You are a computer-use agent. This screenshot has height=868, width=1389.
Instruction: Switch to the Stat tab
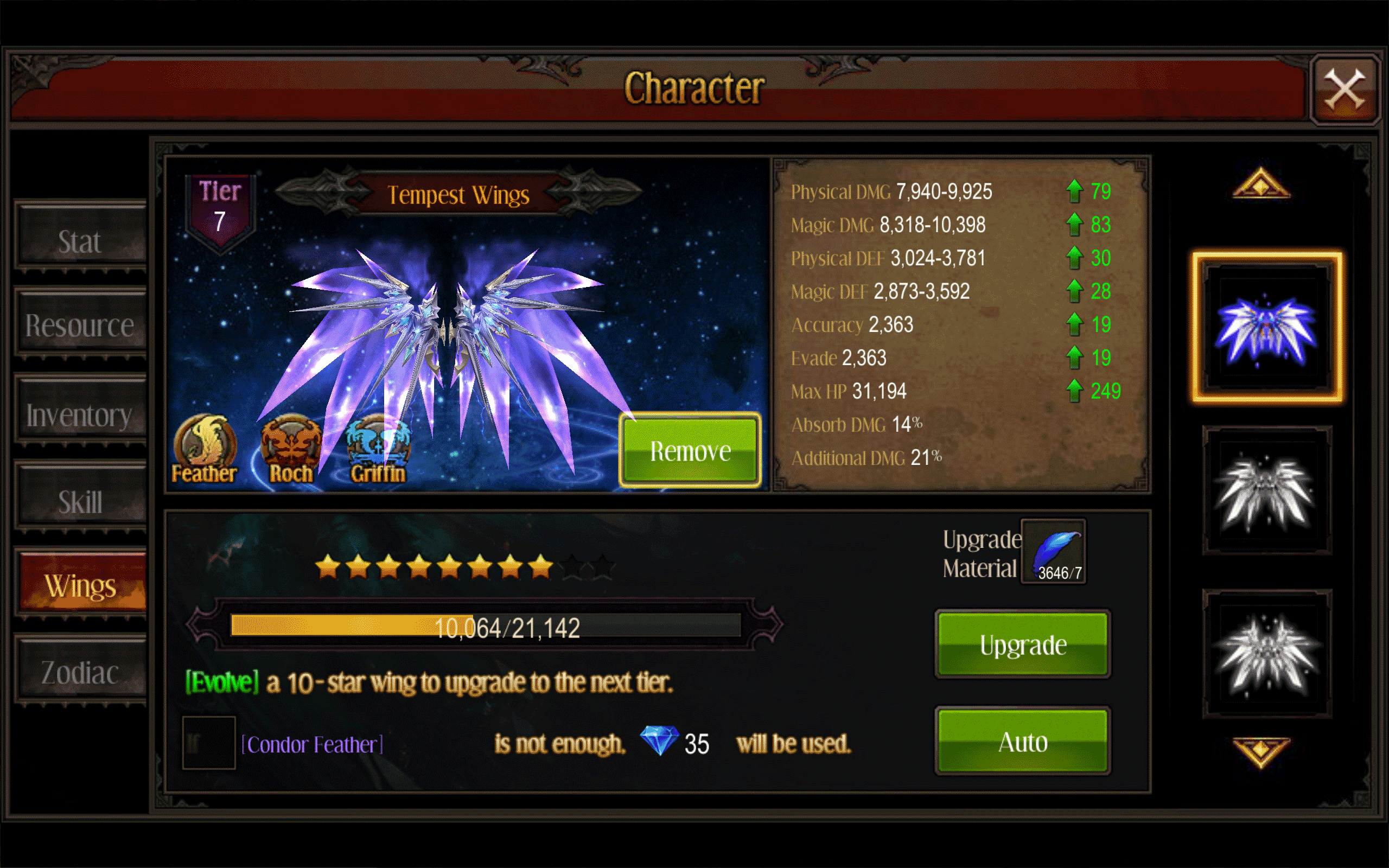pos(80,241)
